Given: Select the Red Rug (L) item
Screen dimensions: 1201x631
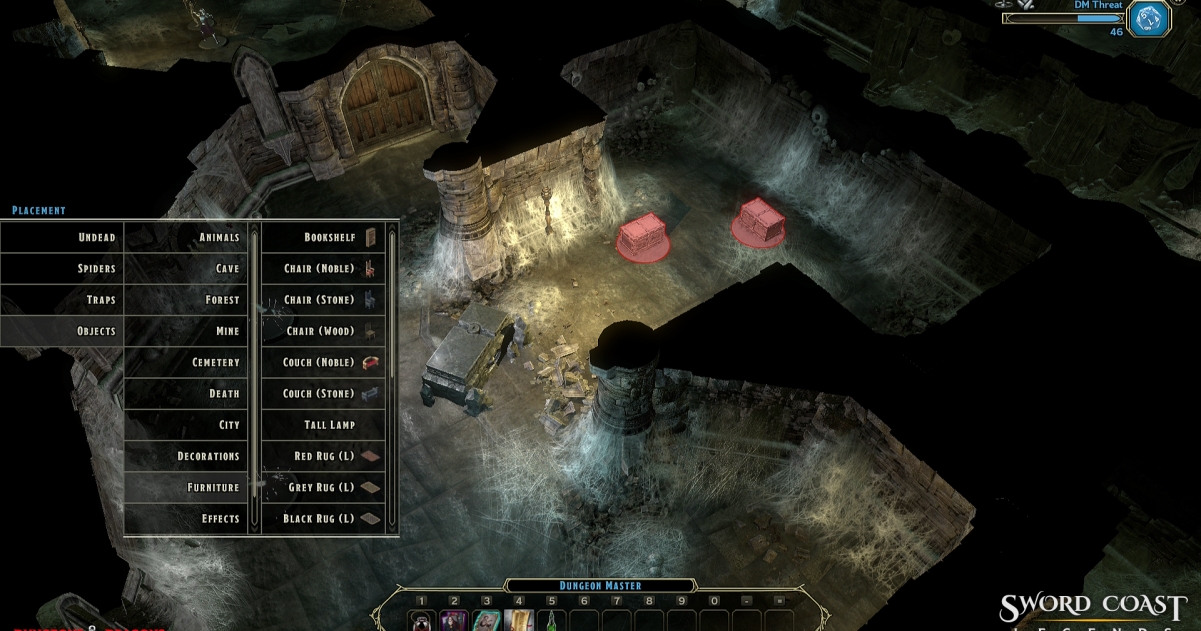Looking at the screenshot, I should tap(323, 456).
